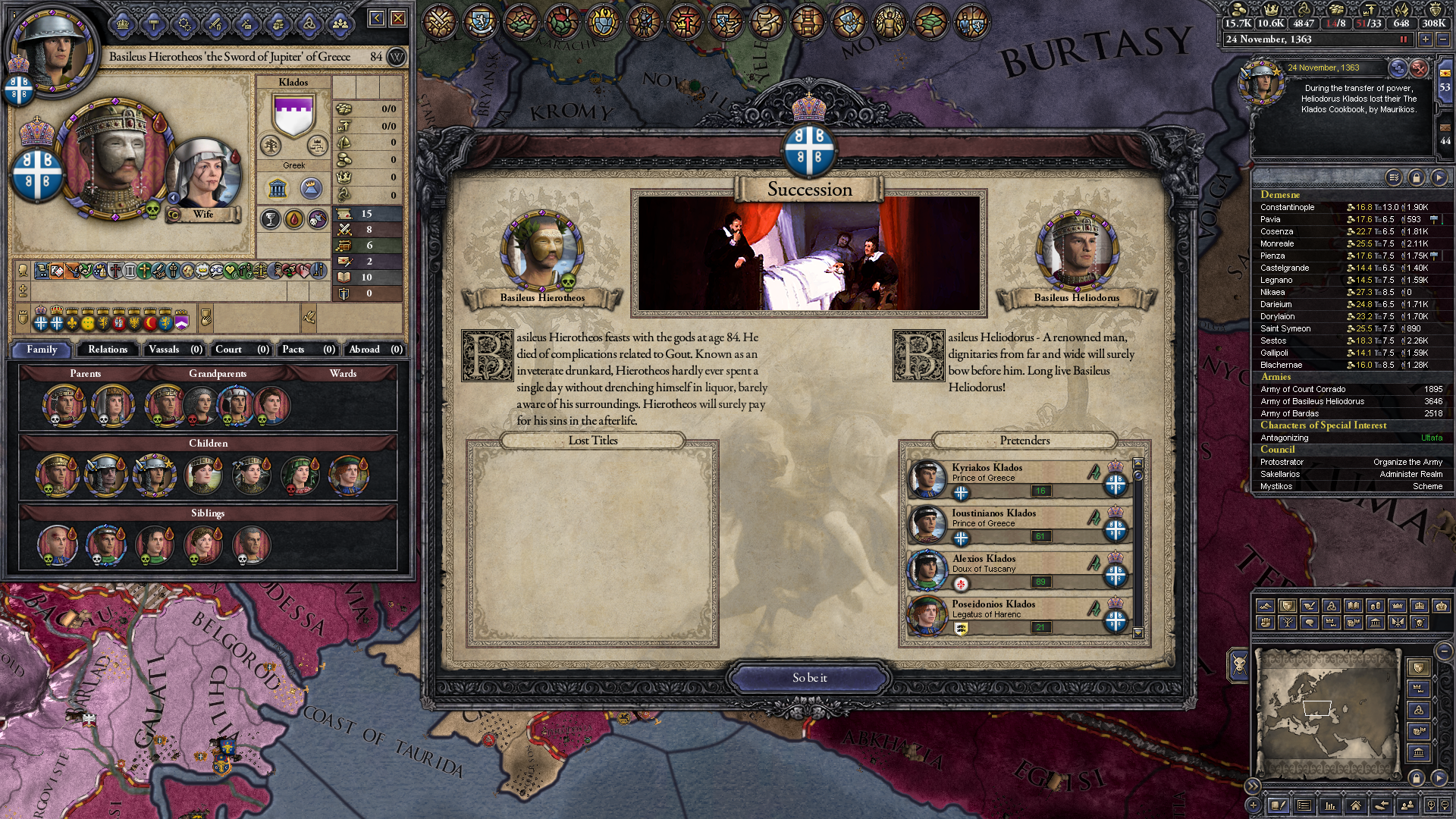Go back to previous character
Screen dimensions: 1456x819
click(x=376, y=18)
